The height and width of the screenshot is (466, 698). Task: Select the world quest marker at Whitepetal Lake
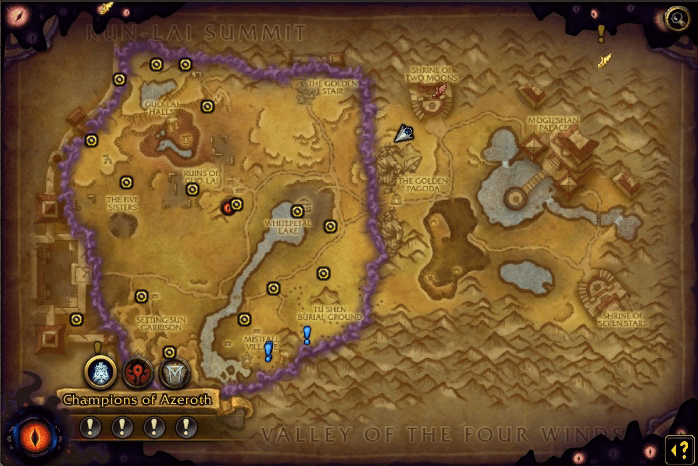pos(298,211)
